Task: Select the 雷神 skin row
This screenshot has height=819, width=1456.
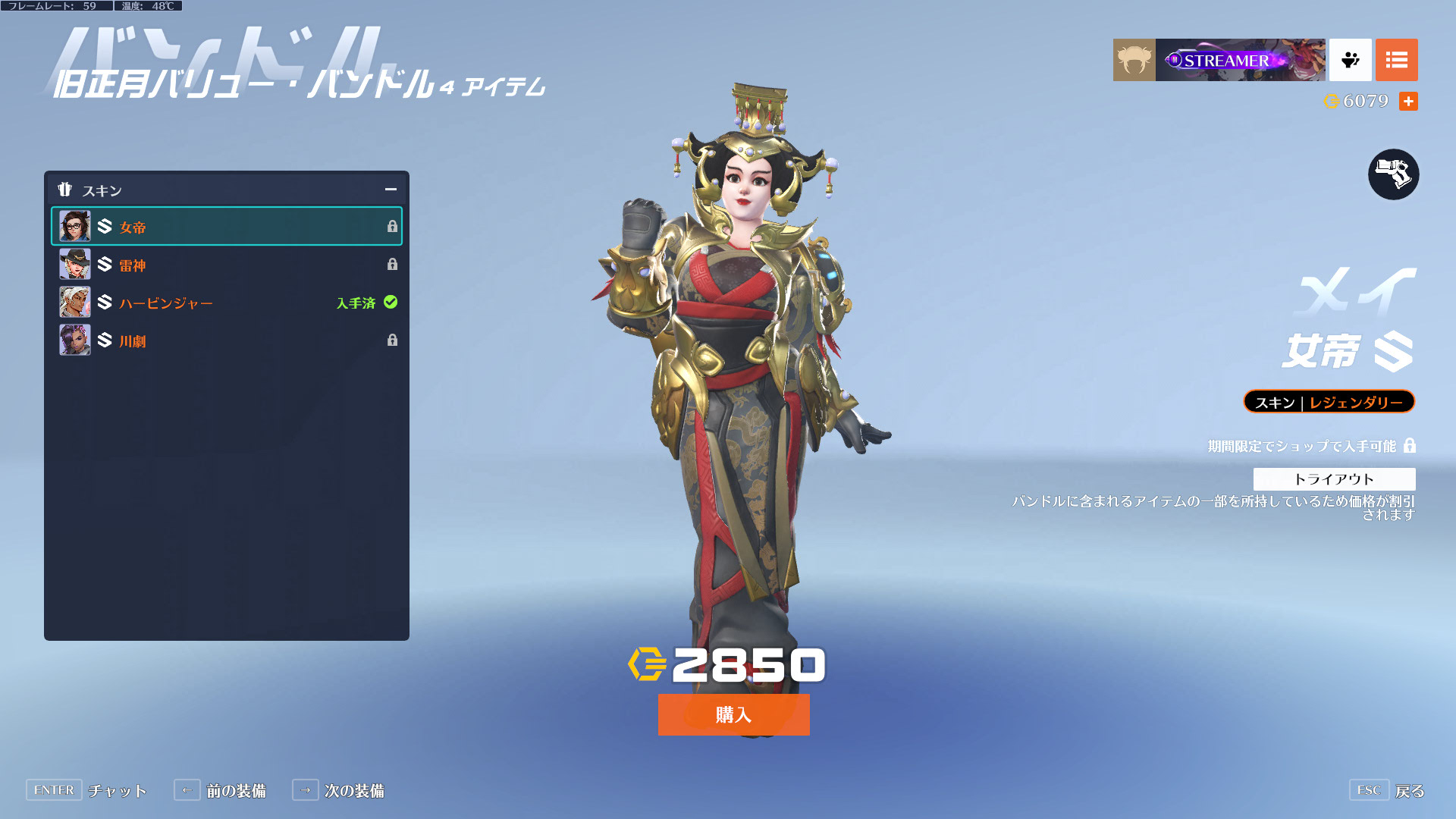Action: coord(226,265)
